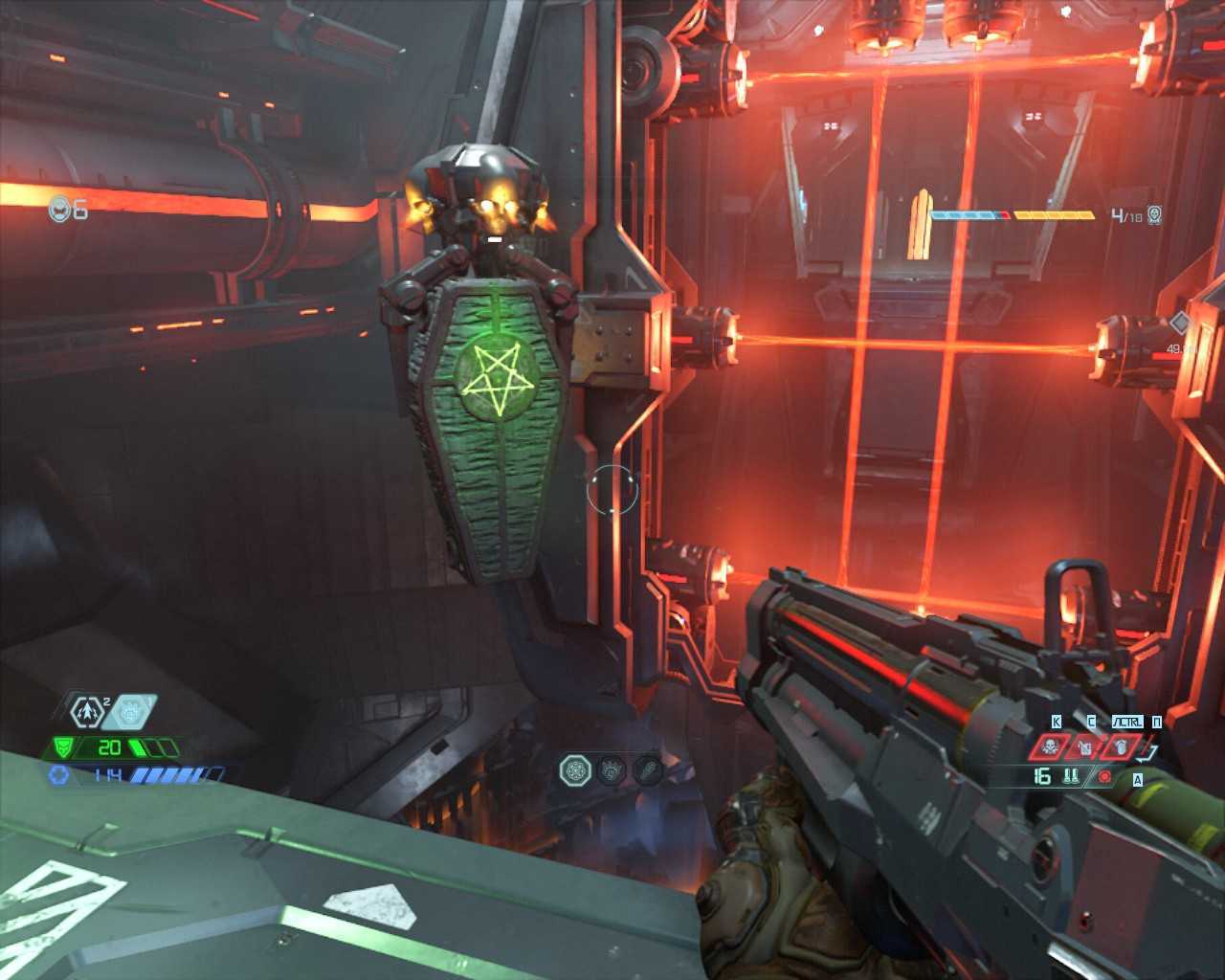Screen dimensions: 1225x980
Task: Select the middle rune icon
Action: [612, 769]
